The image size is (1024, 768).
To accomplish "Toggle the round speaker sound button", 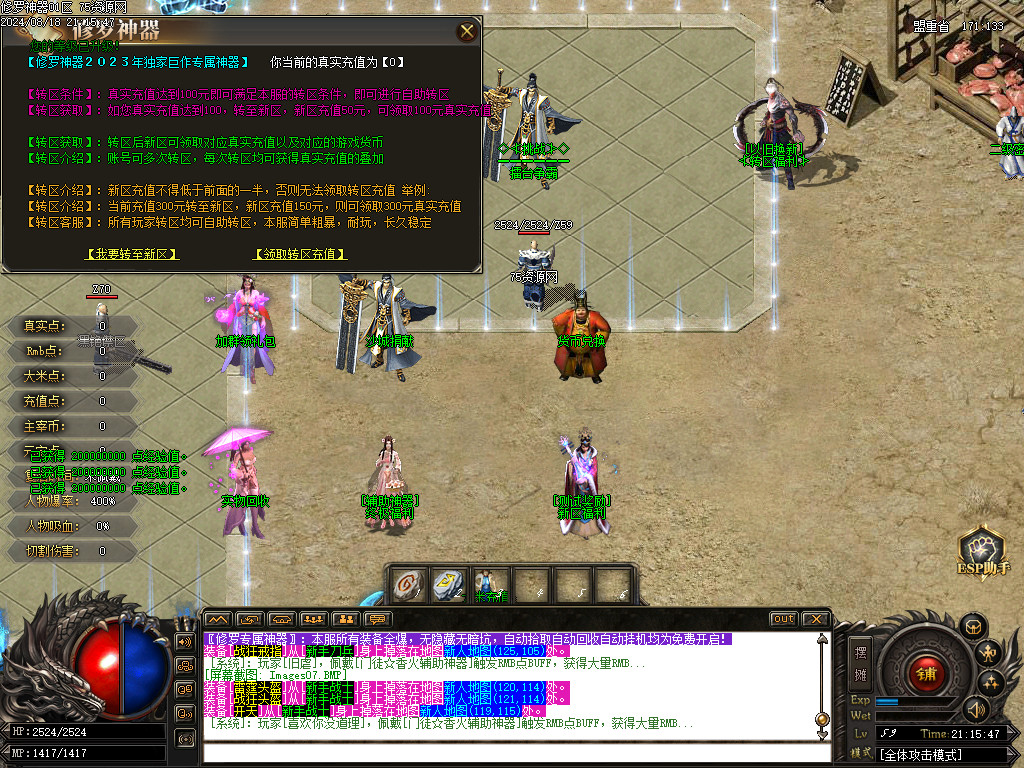I will 974,709.
